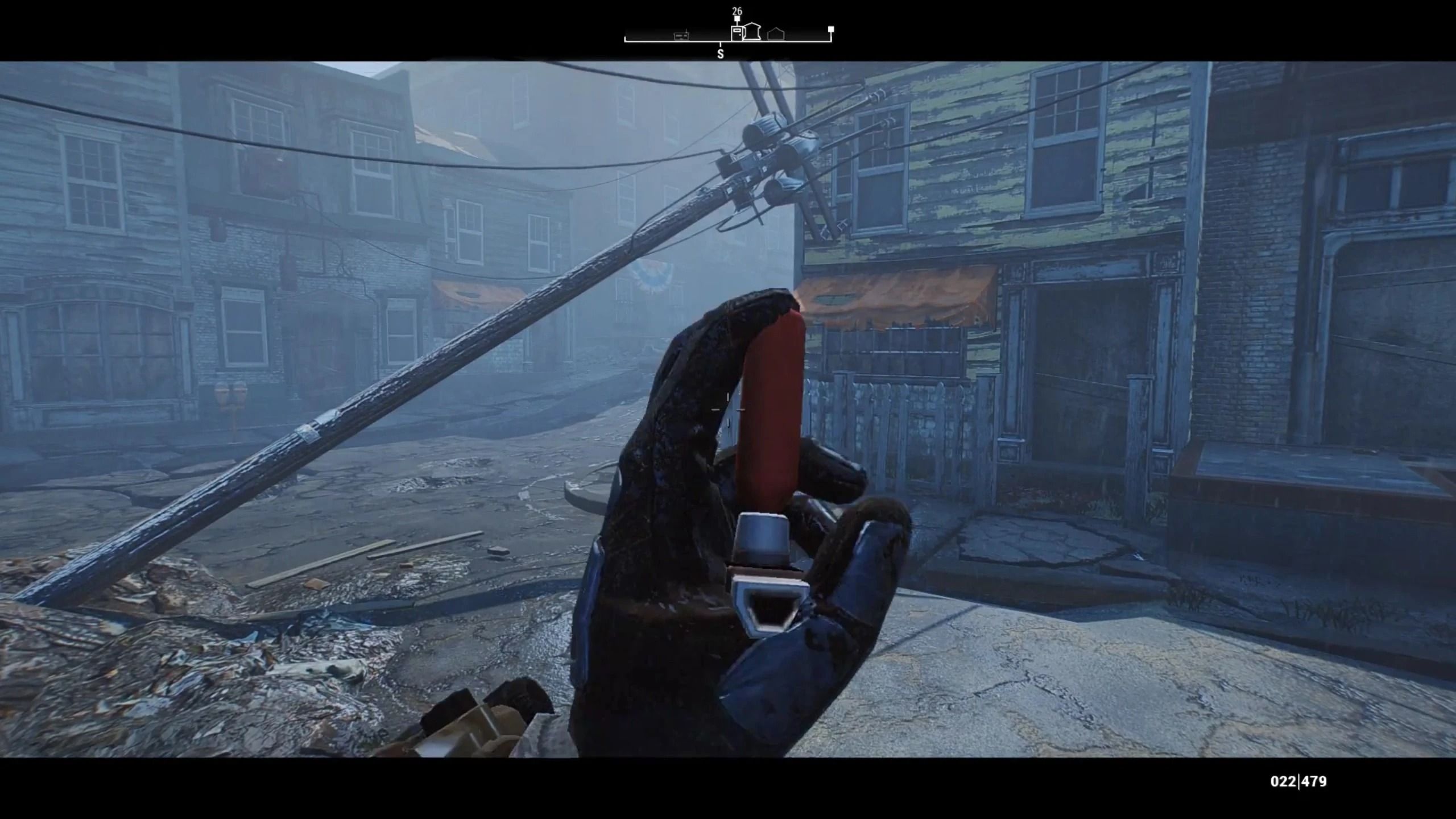
Task: Click the white quest square at the compass right edge
Action: 831,31
